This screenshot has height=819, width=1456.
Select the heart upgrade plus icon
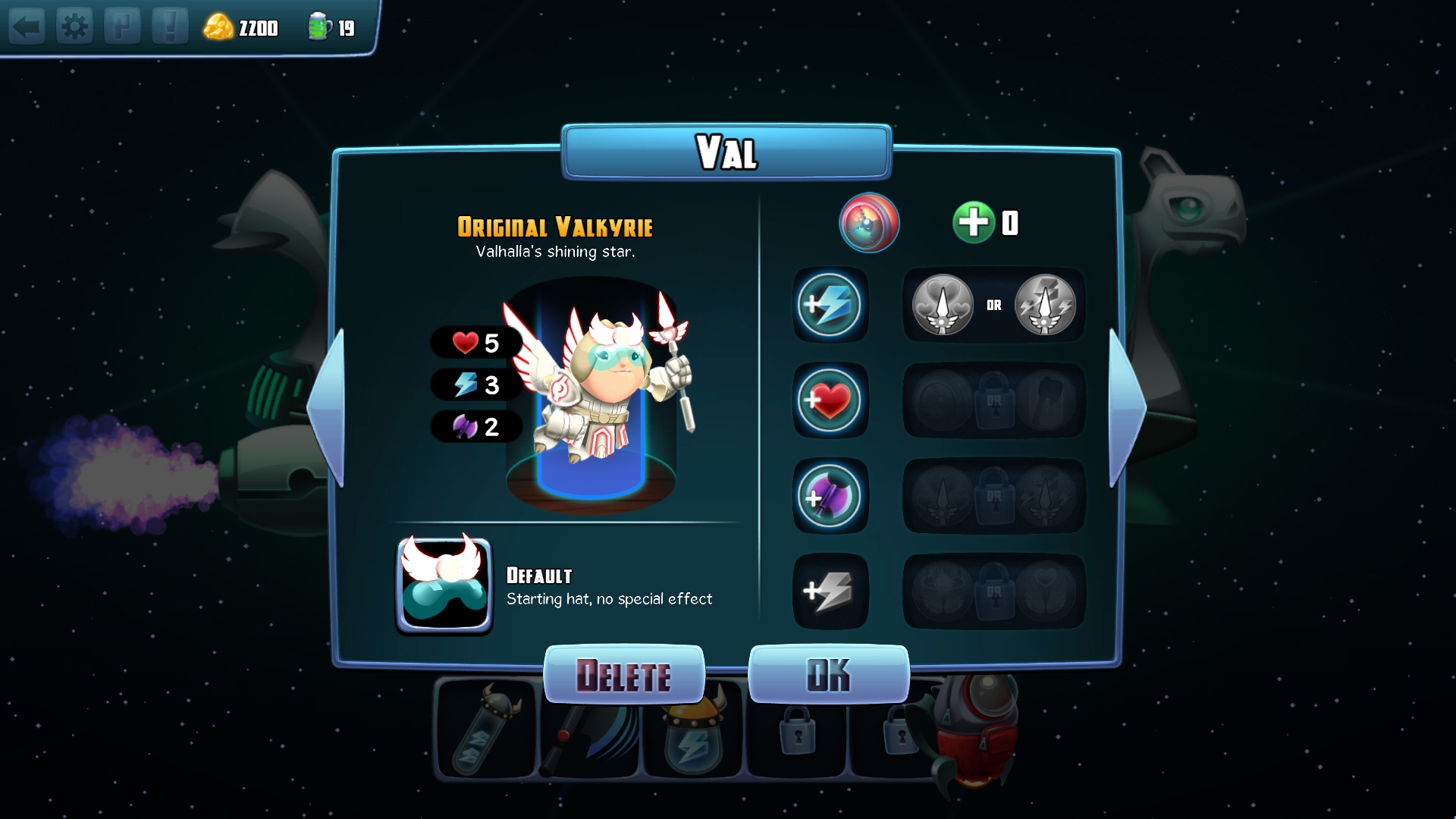tap(830, 401)
